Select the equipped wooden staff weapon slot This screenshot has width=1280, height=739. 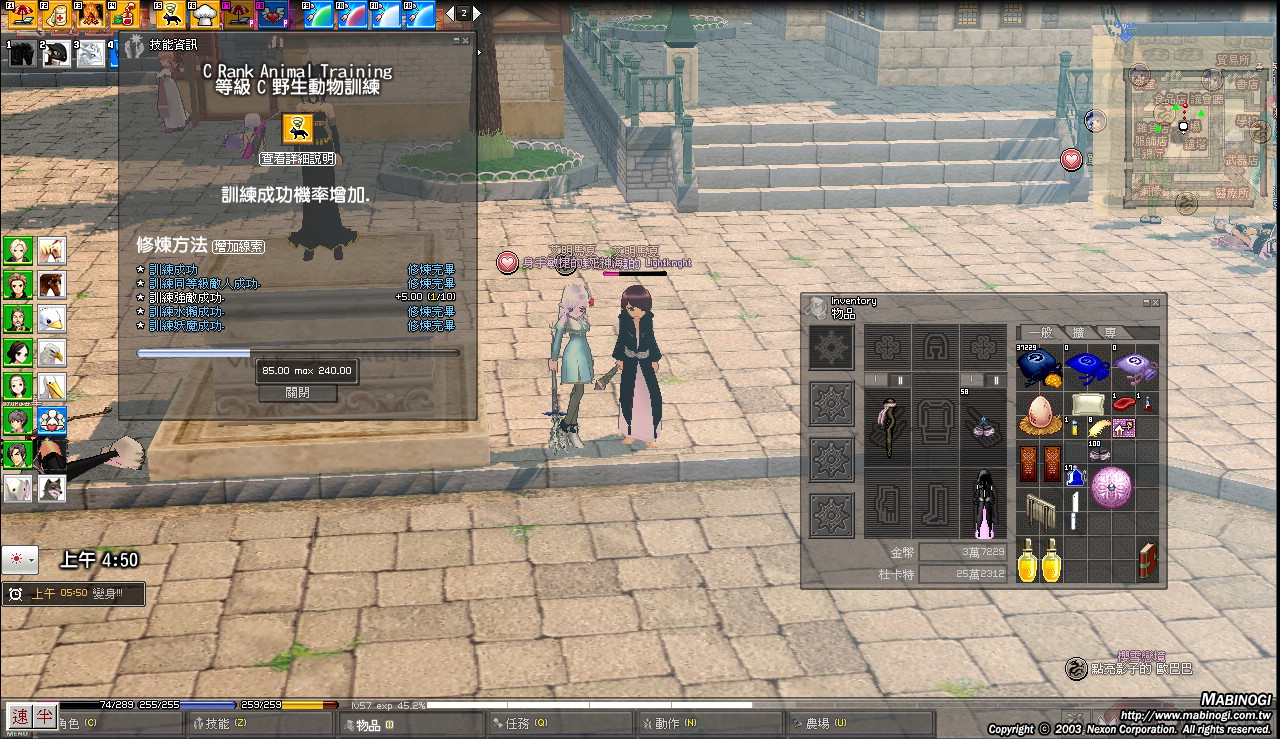pyautogui.click(x=886, y=428)
